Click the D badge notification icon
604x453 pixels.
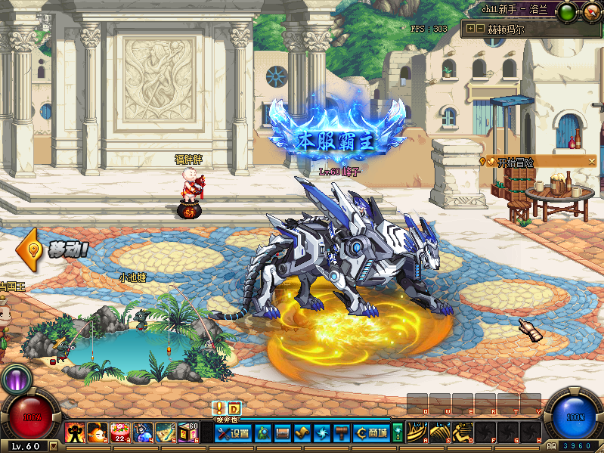(x=234, y=407)
